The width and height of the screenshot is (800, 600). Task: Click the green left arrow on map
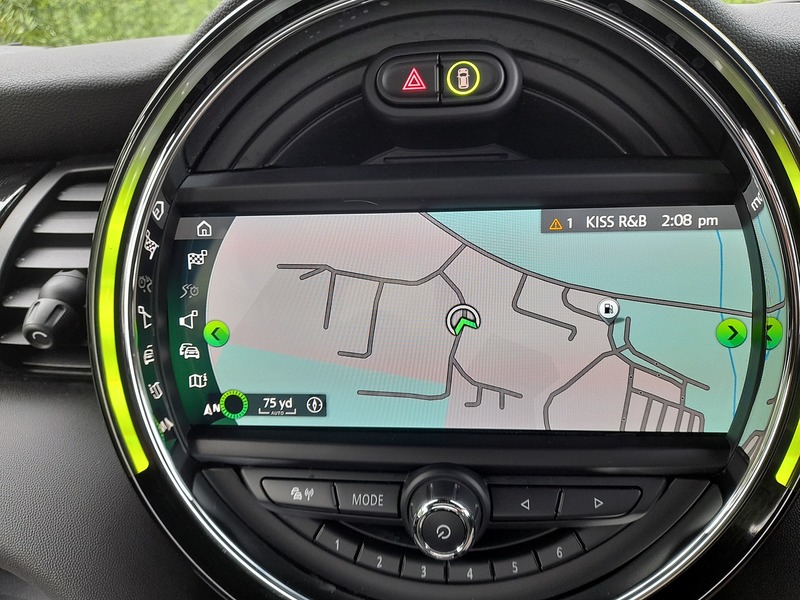[x=217, y=332]
